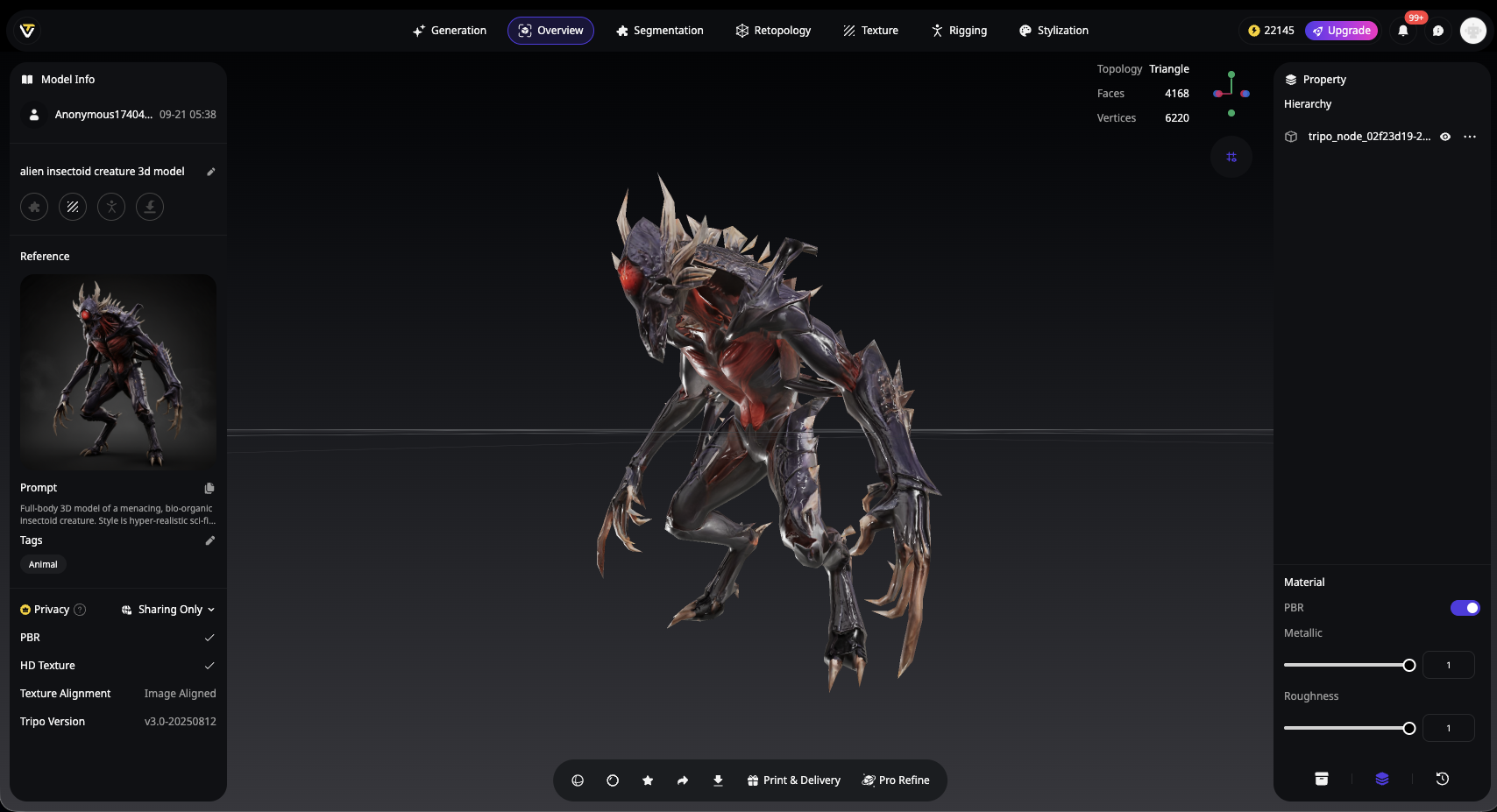
Task: Edit the model tags
Action: point(209,540)
